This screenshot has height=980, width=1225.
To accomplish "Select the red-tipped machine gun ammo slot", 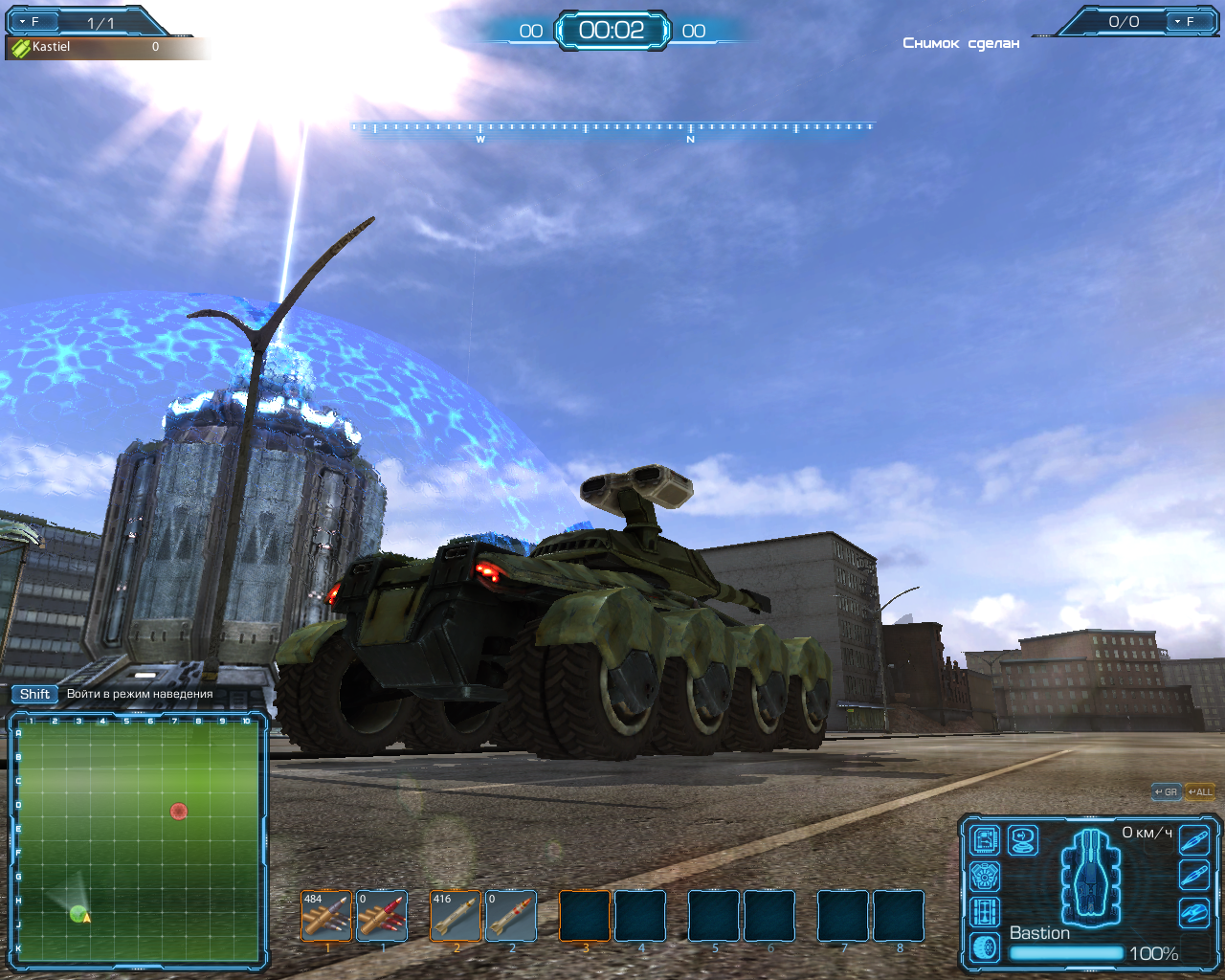I will pyautogui.click(x=382, y=916).
